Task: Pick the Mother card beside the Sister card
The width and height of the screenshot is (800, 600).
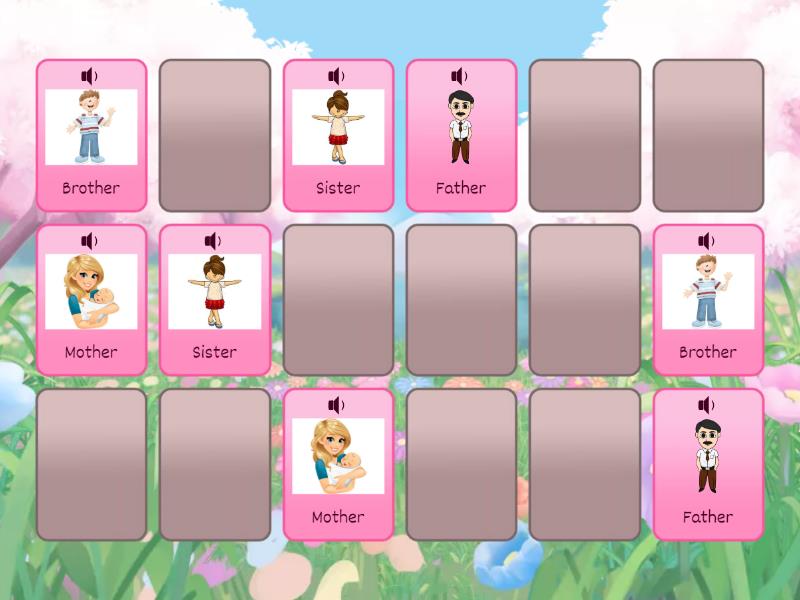Action: tap(91, 300)
